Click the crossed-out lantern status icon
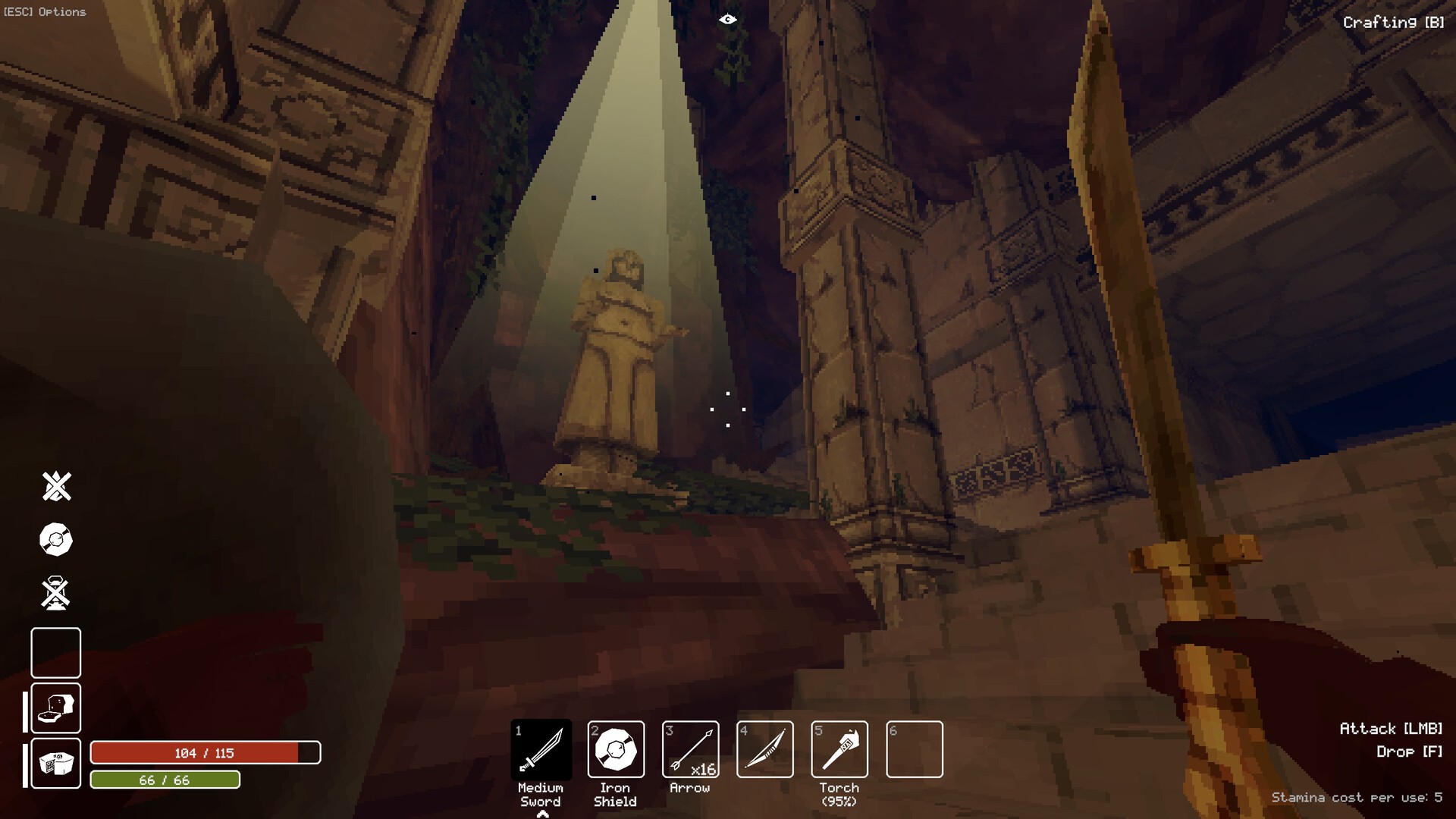 pos(56,594)
